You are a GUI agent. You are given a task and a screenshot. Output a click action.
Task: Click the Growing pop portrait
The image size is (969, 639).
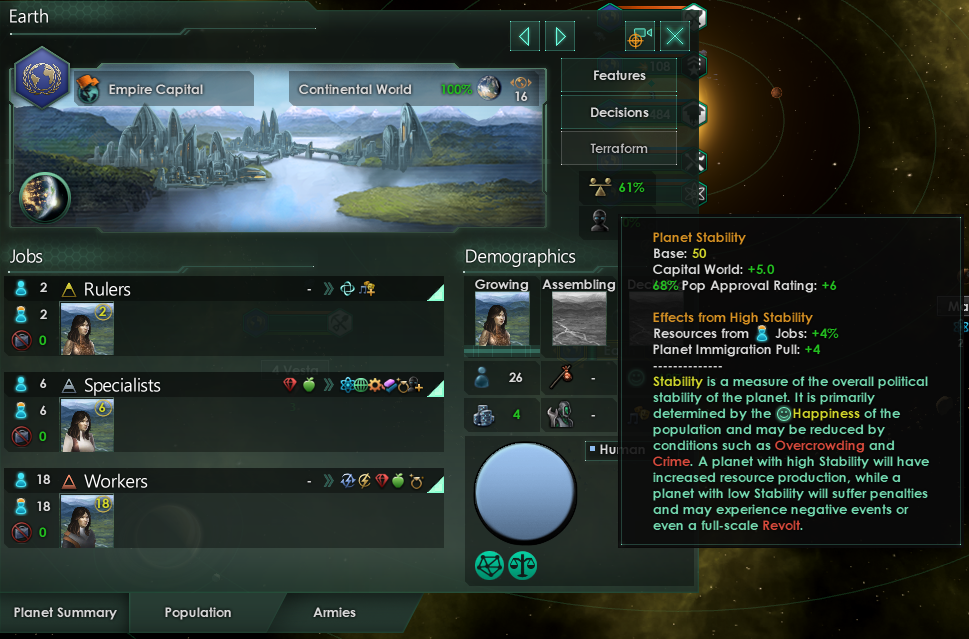click(502, 319)
